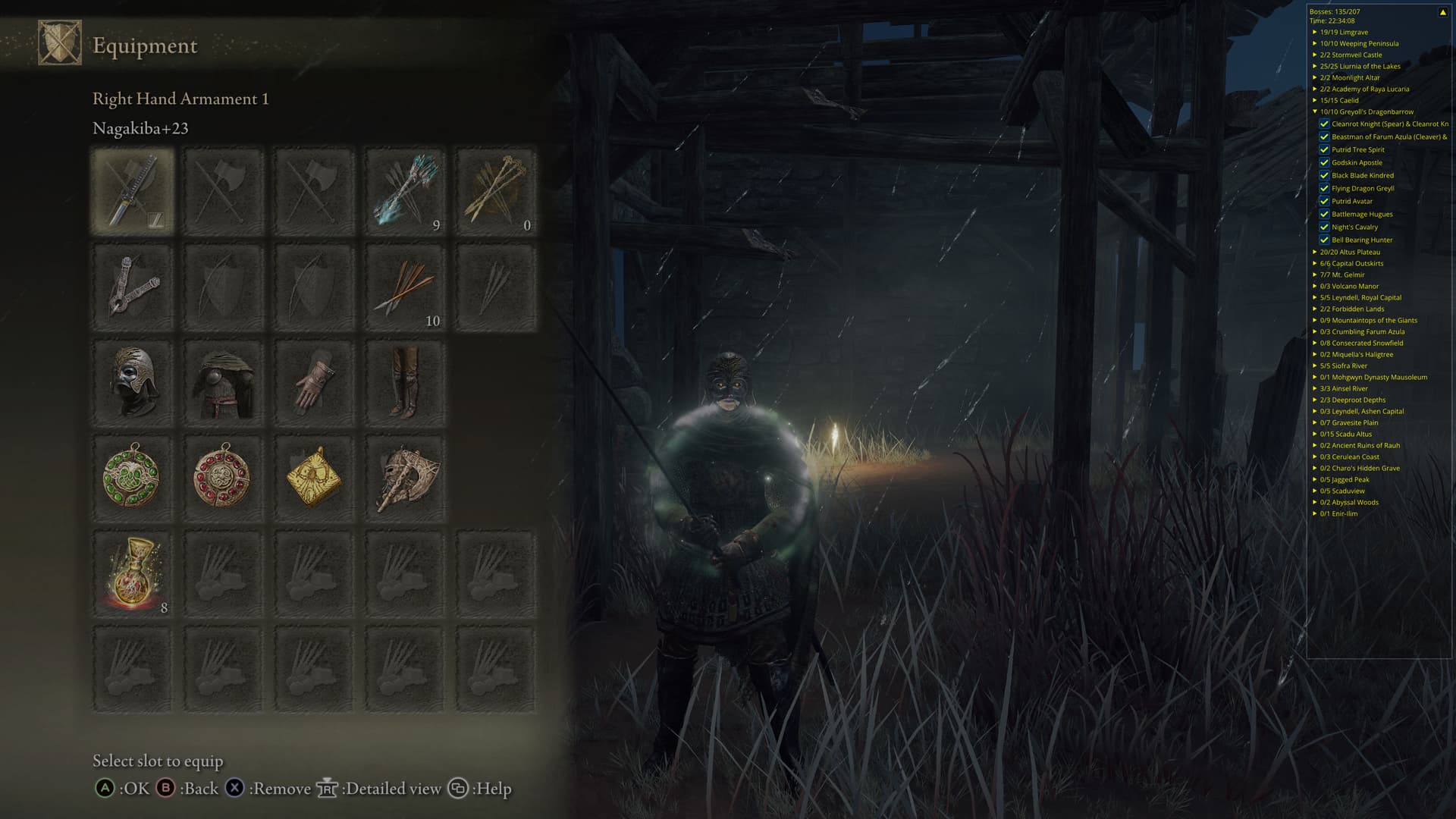Collapse Greyoll's Dragonbarrow boss list
This screenshot has width=1456, height=819.
tap(1315, 112)
